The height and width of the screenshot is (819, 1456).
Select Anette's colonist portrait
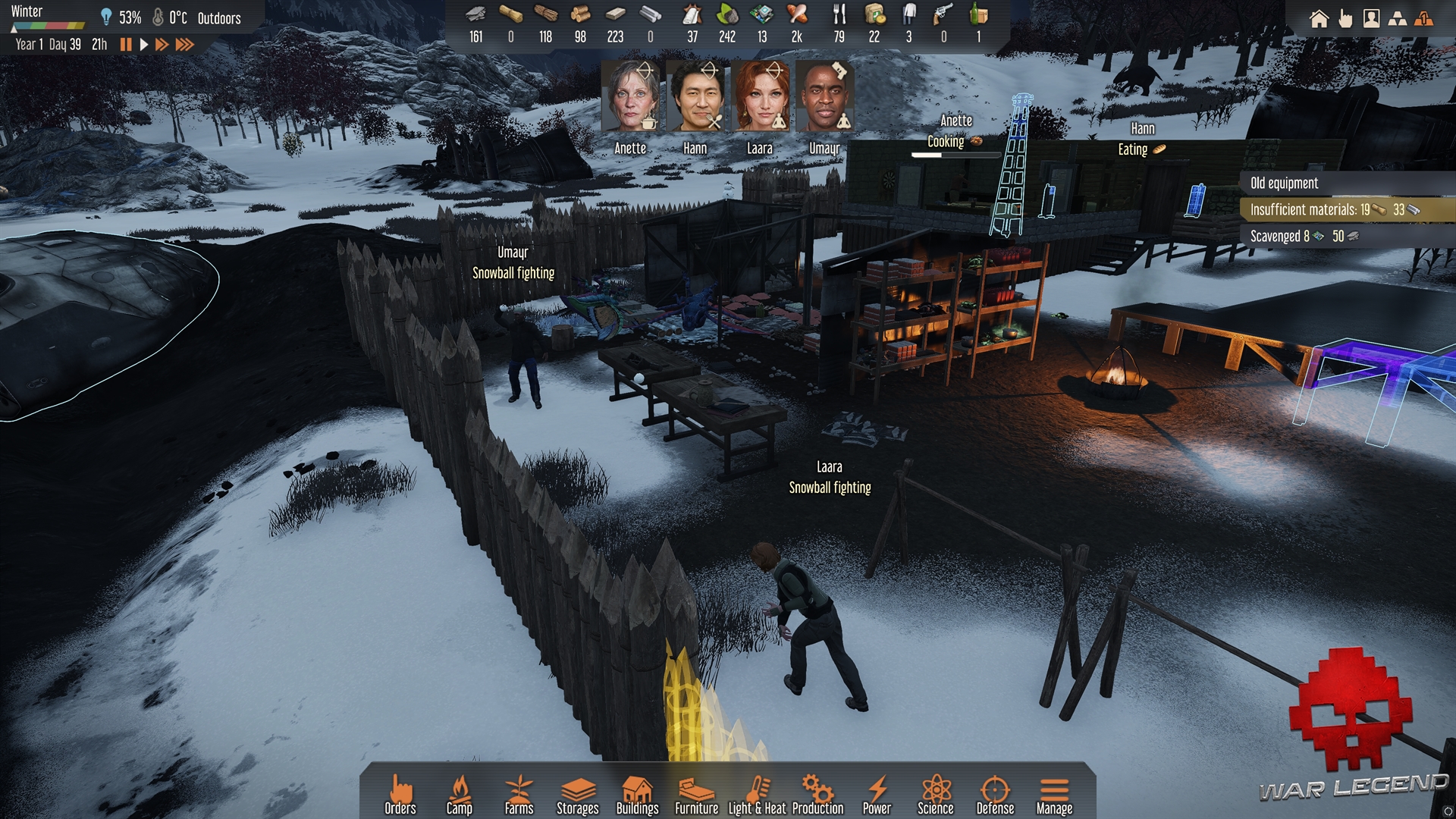(630, 98)
